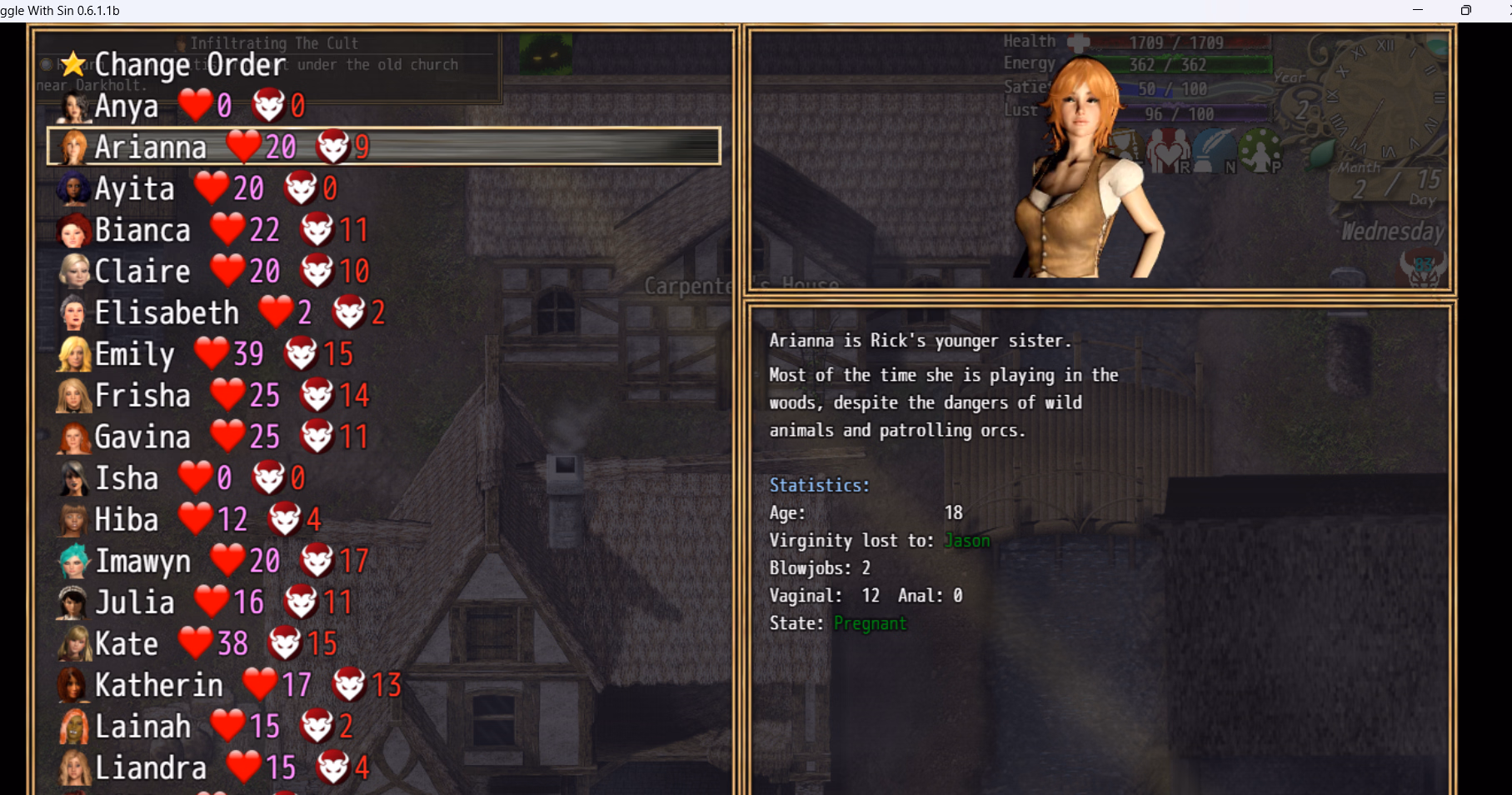Choose Hiba from the list
This screenshot has width=1512, height=795.
point(127,519)
